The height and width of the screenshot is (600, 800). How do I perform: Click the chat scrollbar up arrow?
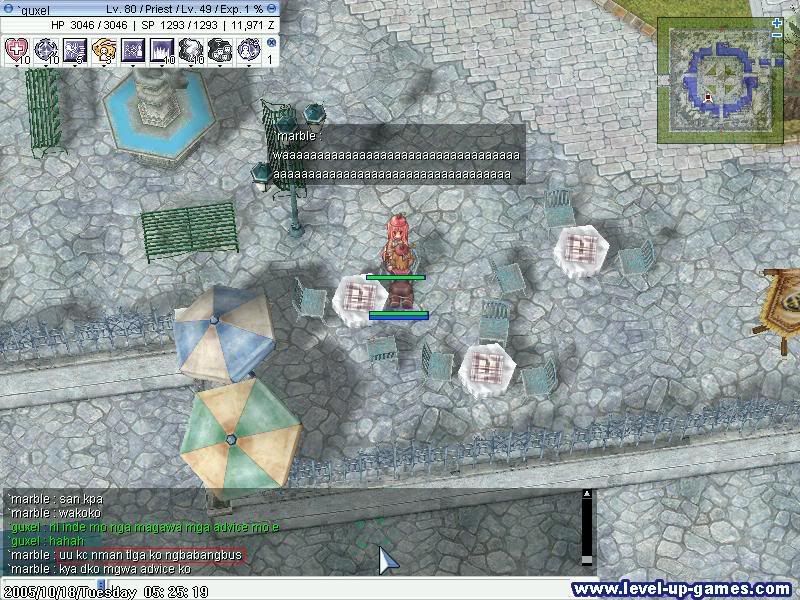point(587,494)
